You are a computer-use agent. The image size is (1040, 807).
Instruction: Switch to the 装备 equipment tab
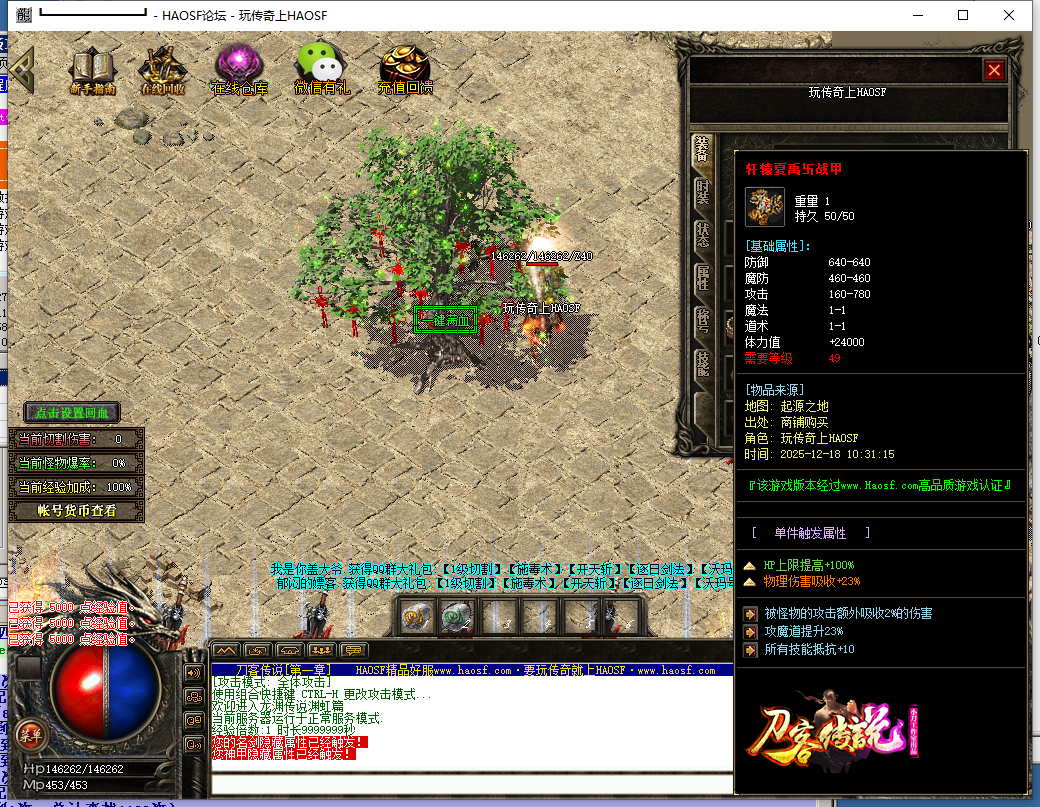tap(702, 151)
